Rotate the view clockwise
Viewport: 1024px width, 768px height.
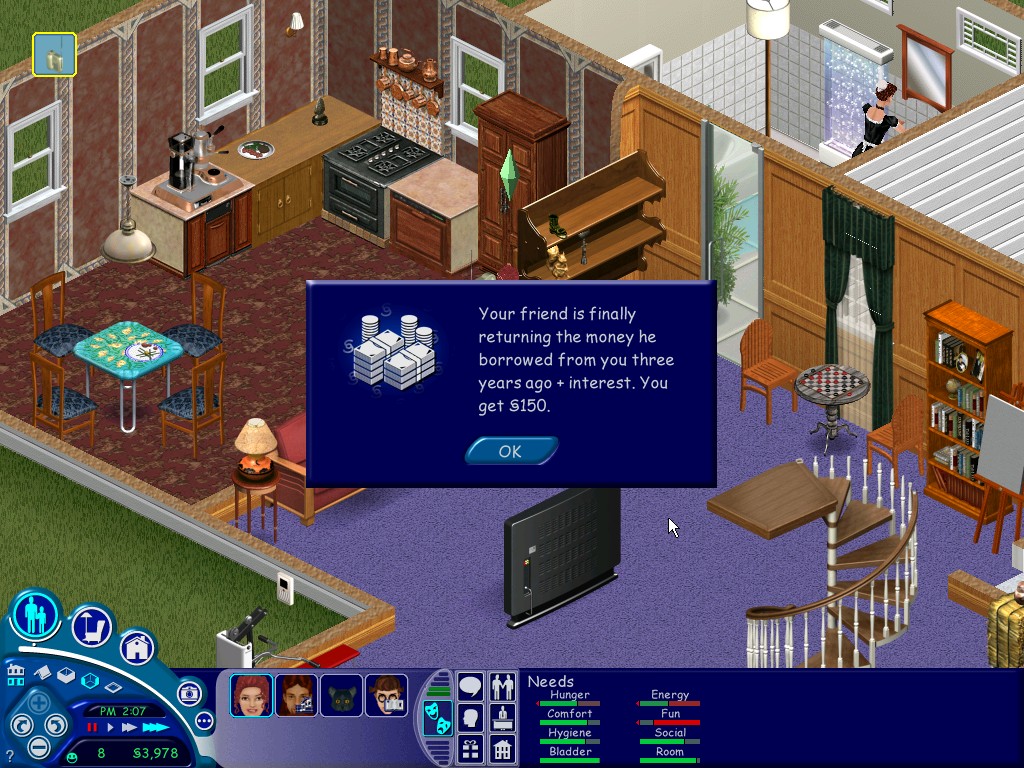[56, 725]
